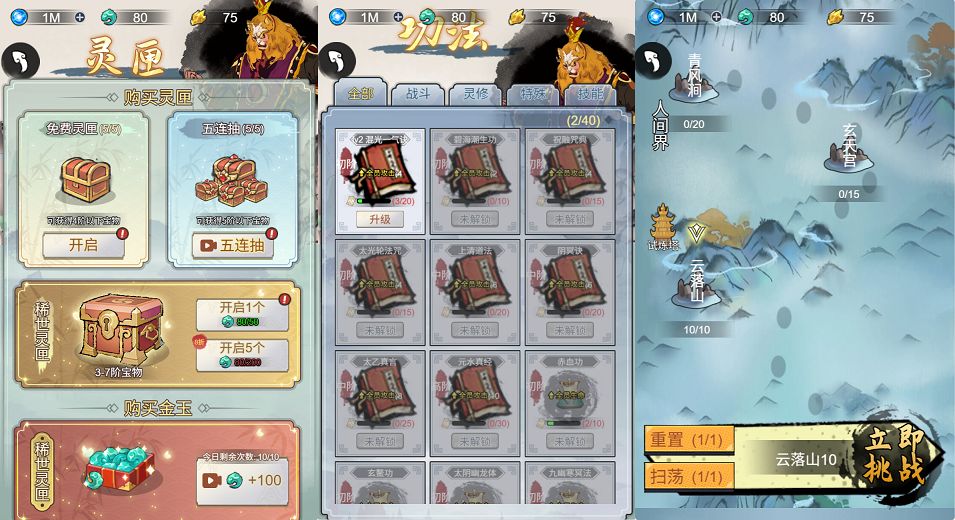
Task: Tap the 五连抽 five-draw video button
Action: click(x=232, y=245)
